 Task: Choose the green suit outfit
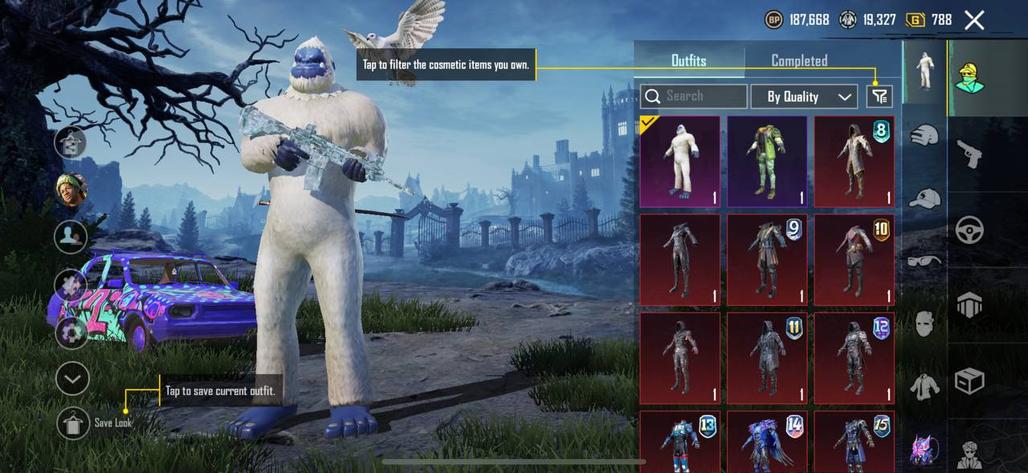[767, 161]
